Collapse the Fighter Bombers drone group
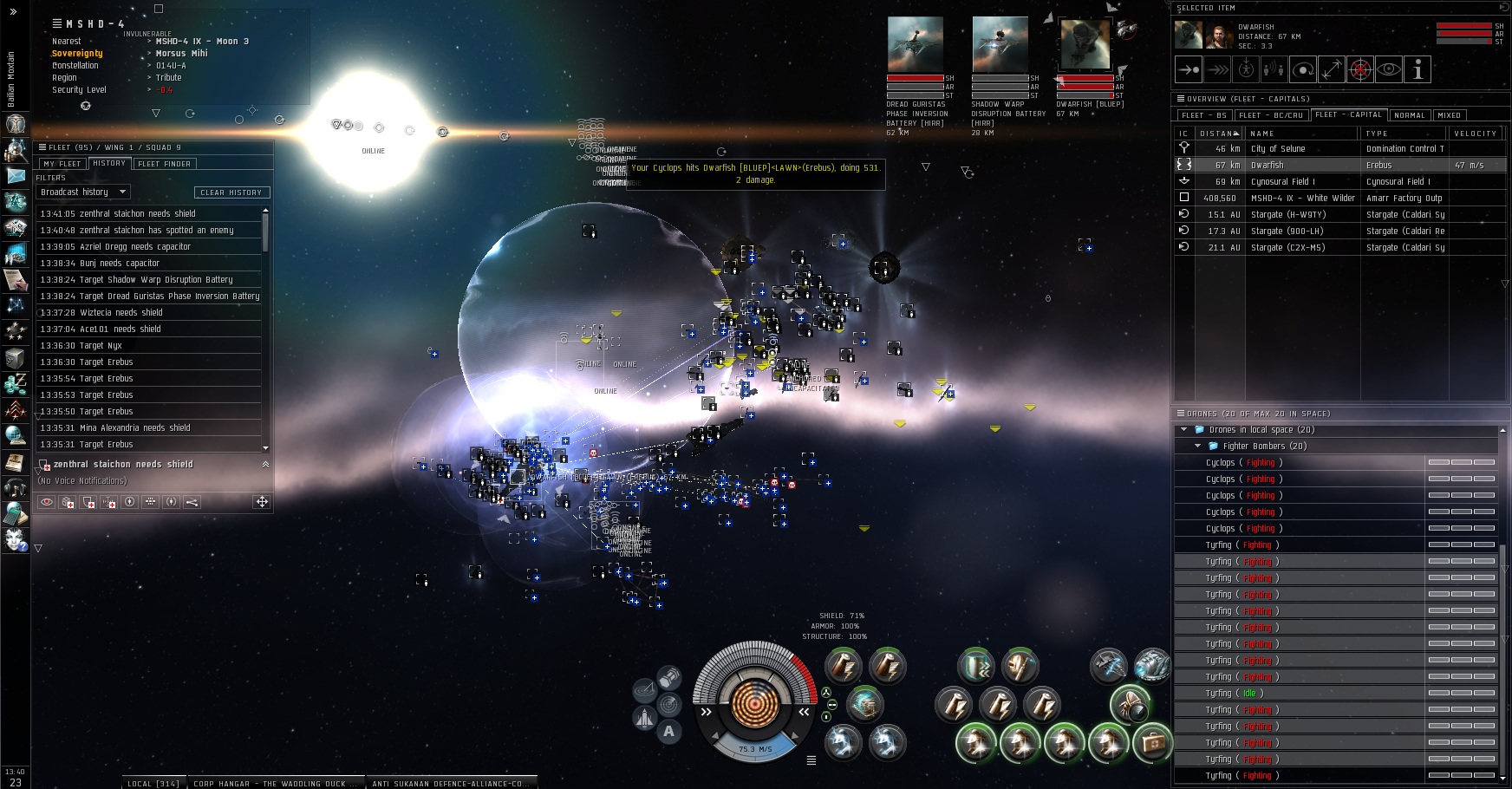The width and height of the screenshot is (1512, 789). pos(1198,447)
